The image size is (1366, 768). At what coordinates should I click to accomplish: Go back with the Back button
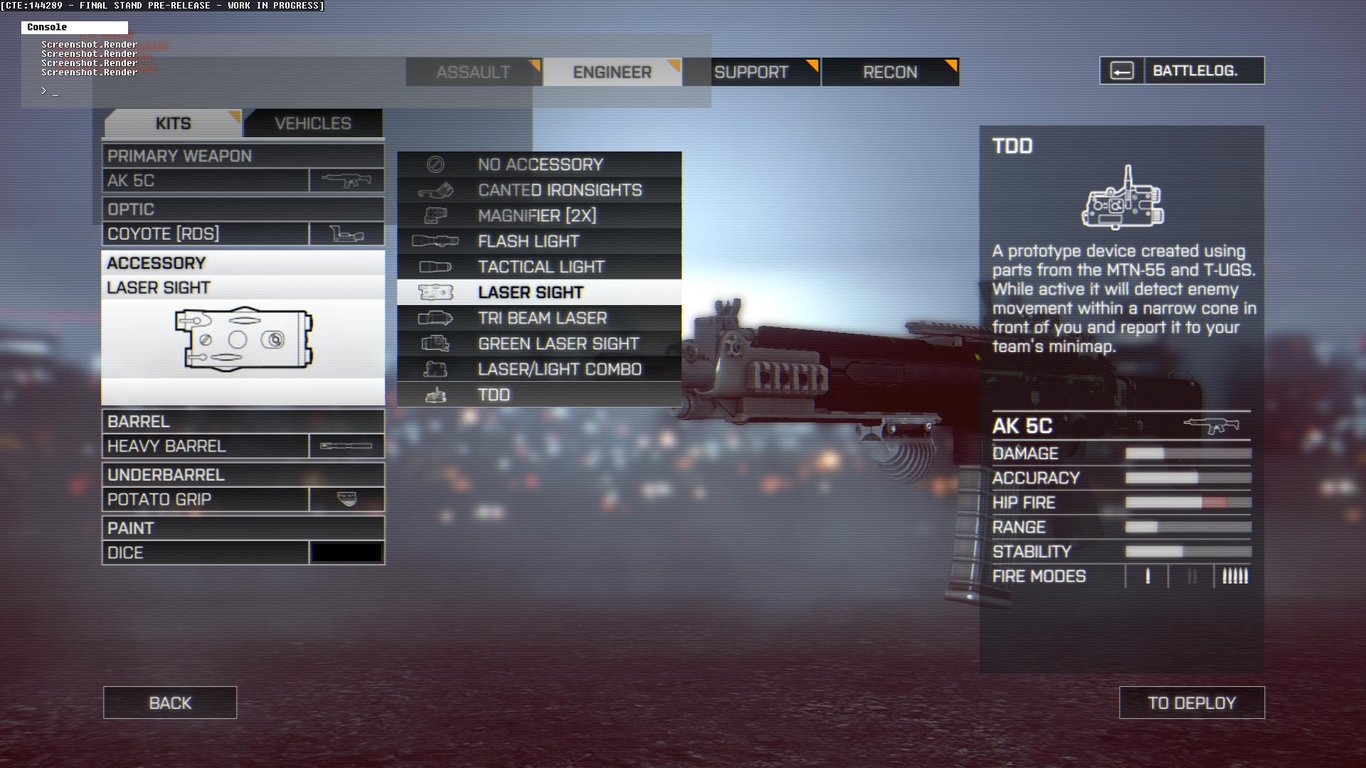click(170, 703)
